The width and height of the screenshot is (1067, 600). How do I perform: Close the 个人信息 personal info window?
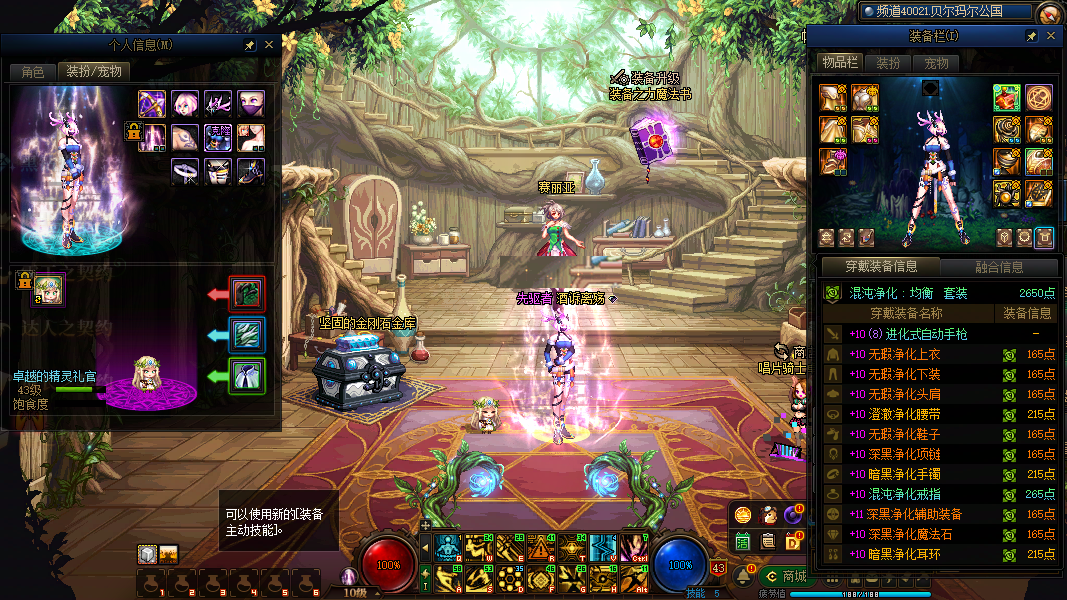pos(268,45)
